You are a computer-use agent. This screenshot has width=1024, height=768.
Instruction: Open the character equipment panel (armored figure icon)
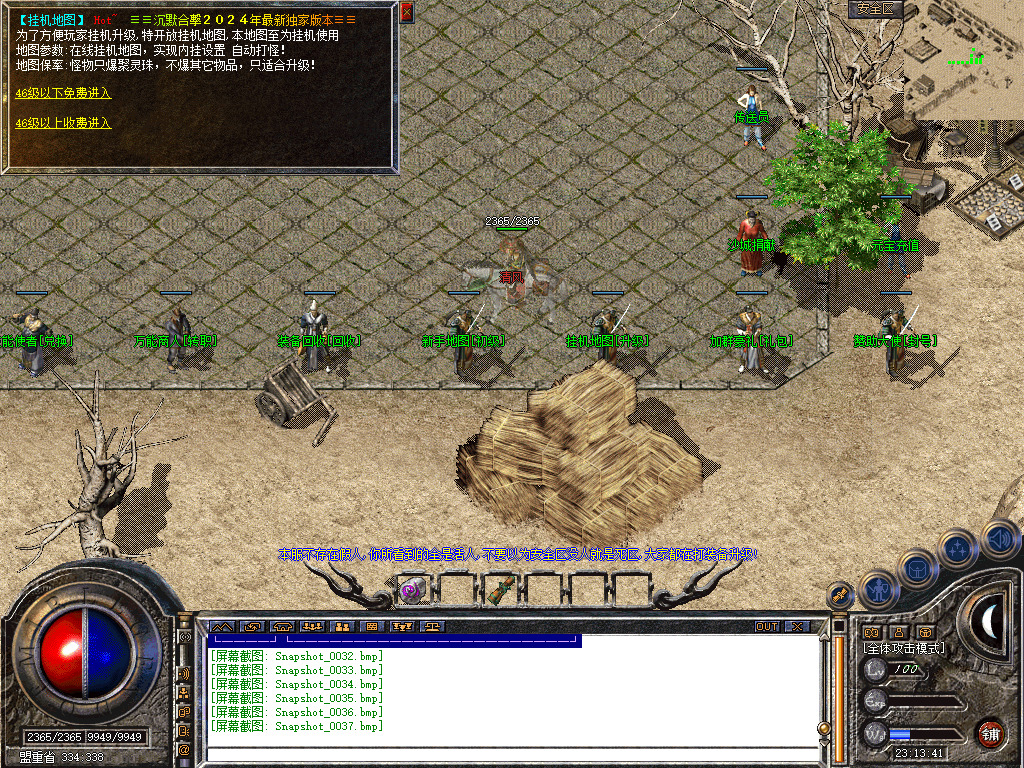(x=879, y=590)
